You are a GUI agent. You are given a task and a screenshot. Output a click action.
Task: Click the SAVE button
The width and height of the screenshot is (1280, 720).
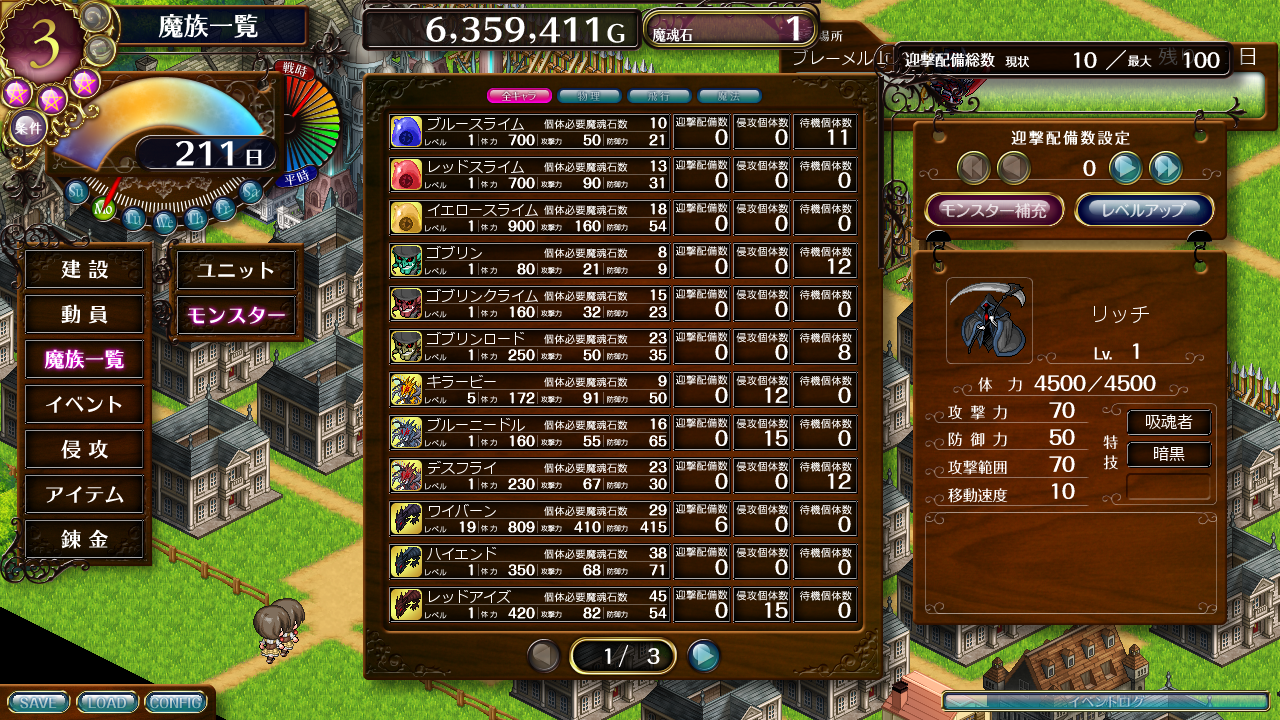[38, 702]
